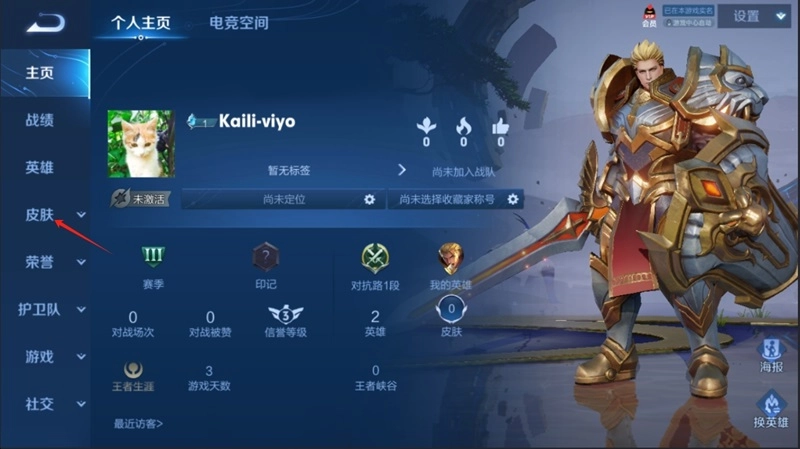
Task: Open the 设置 dropdown
Action: [760, 16]
